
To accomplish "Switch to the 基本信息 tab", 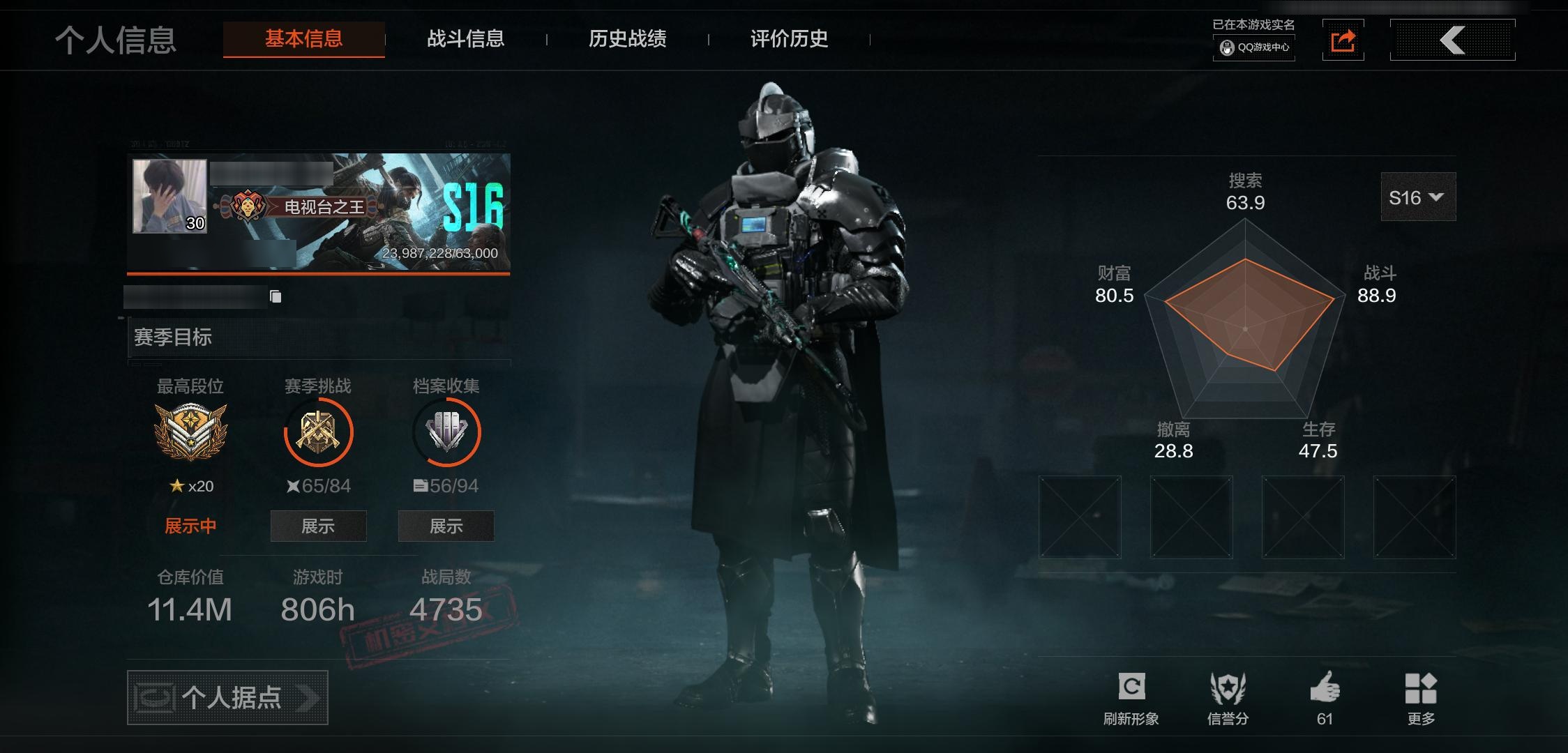I will tap(303, 39).
